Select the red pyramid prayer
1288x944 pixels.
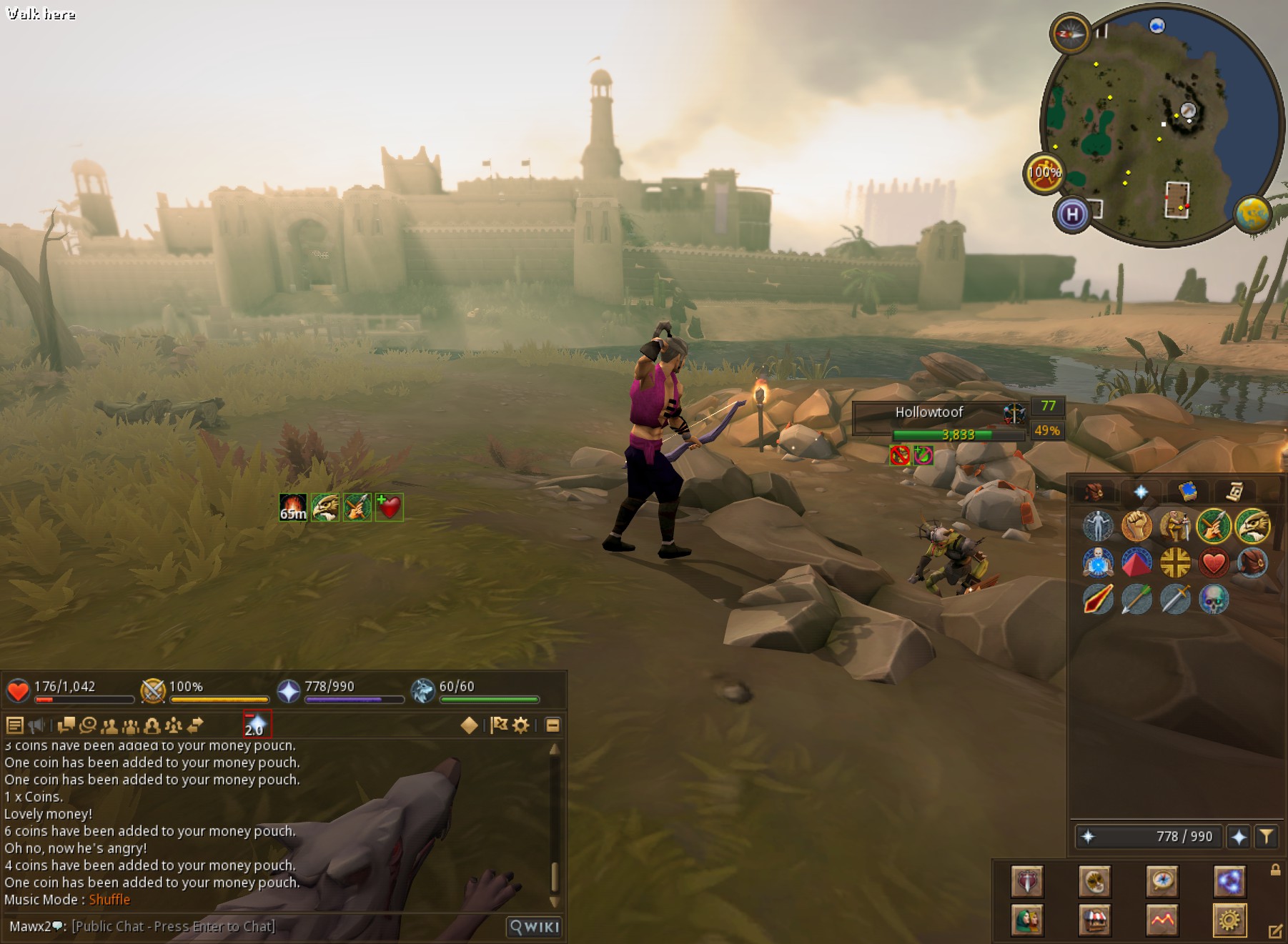point(1136,563)
